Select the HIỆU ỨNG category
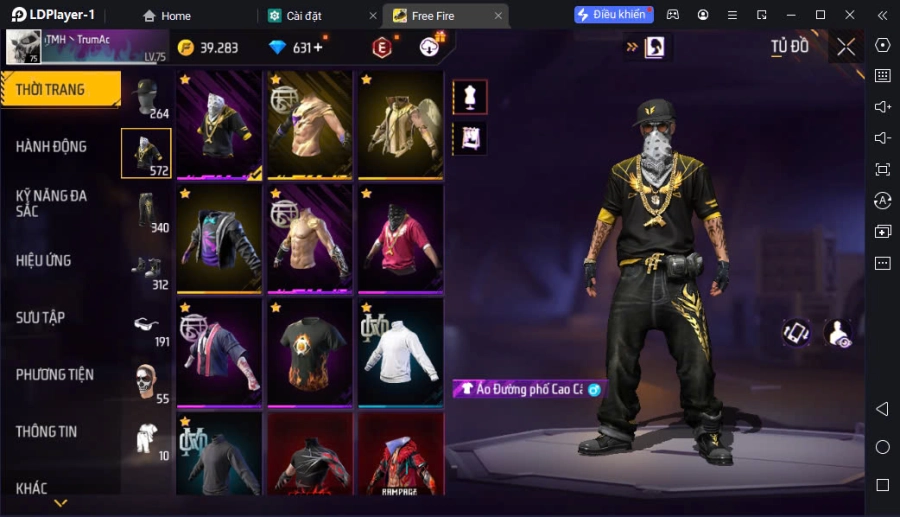900x517 pixels. click(x=44, y=261)
